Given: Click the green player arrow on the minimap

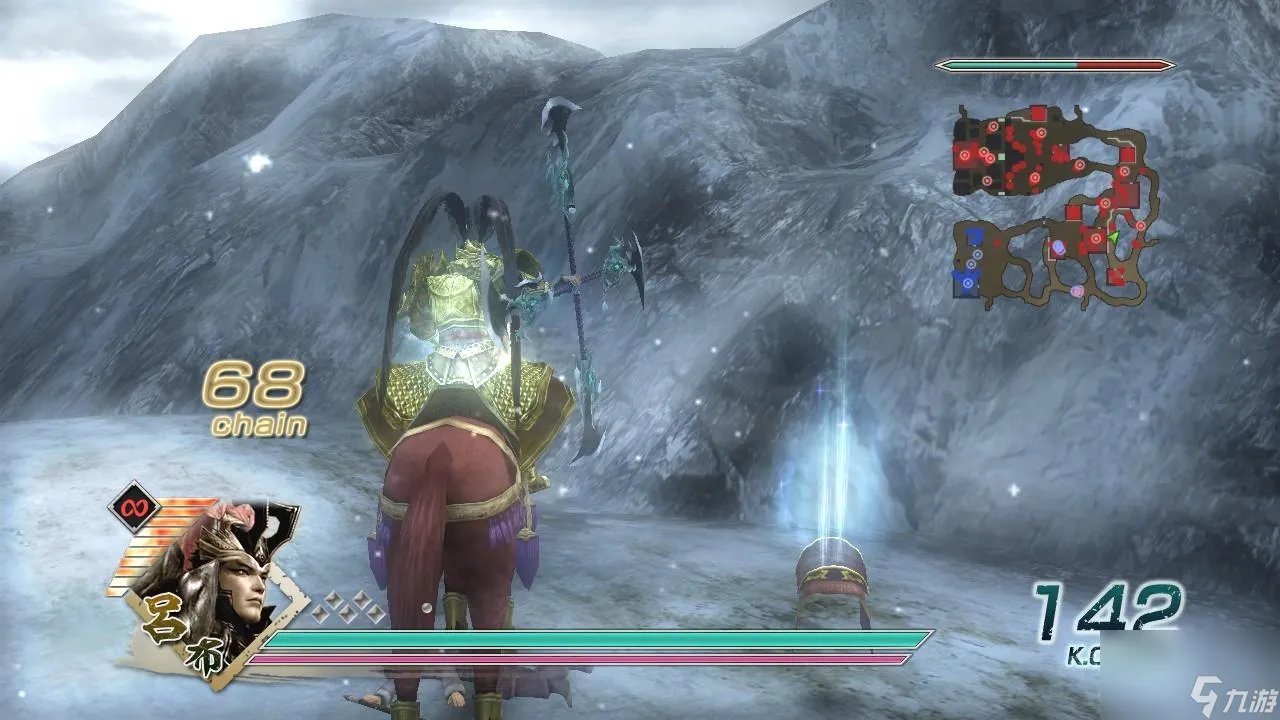Looking at the screenshot, I should point(1114,237).
